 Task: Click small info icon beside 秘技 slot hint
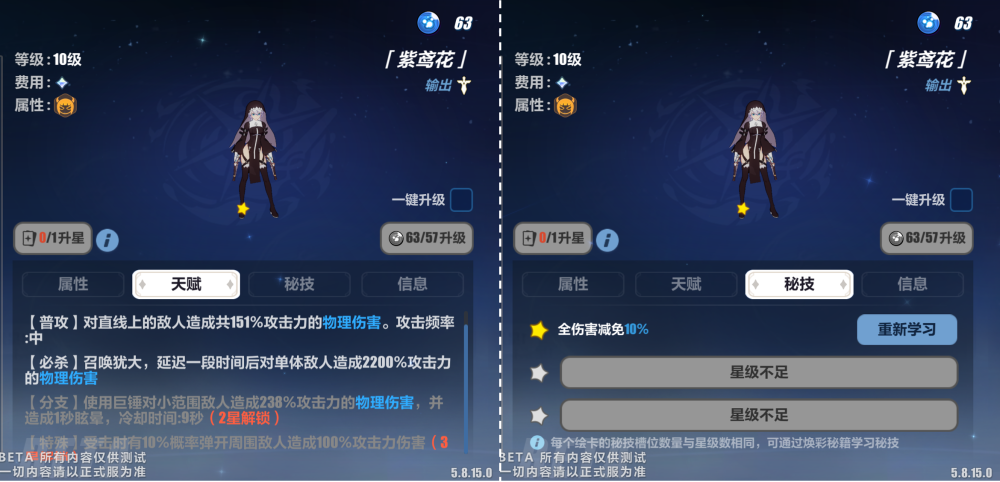(x=538, y=442)
